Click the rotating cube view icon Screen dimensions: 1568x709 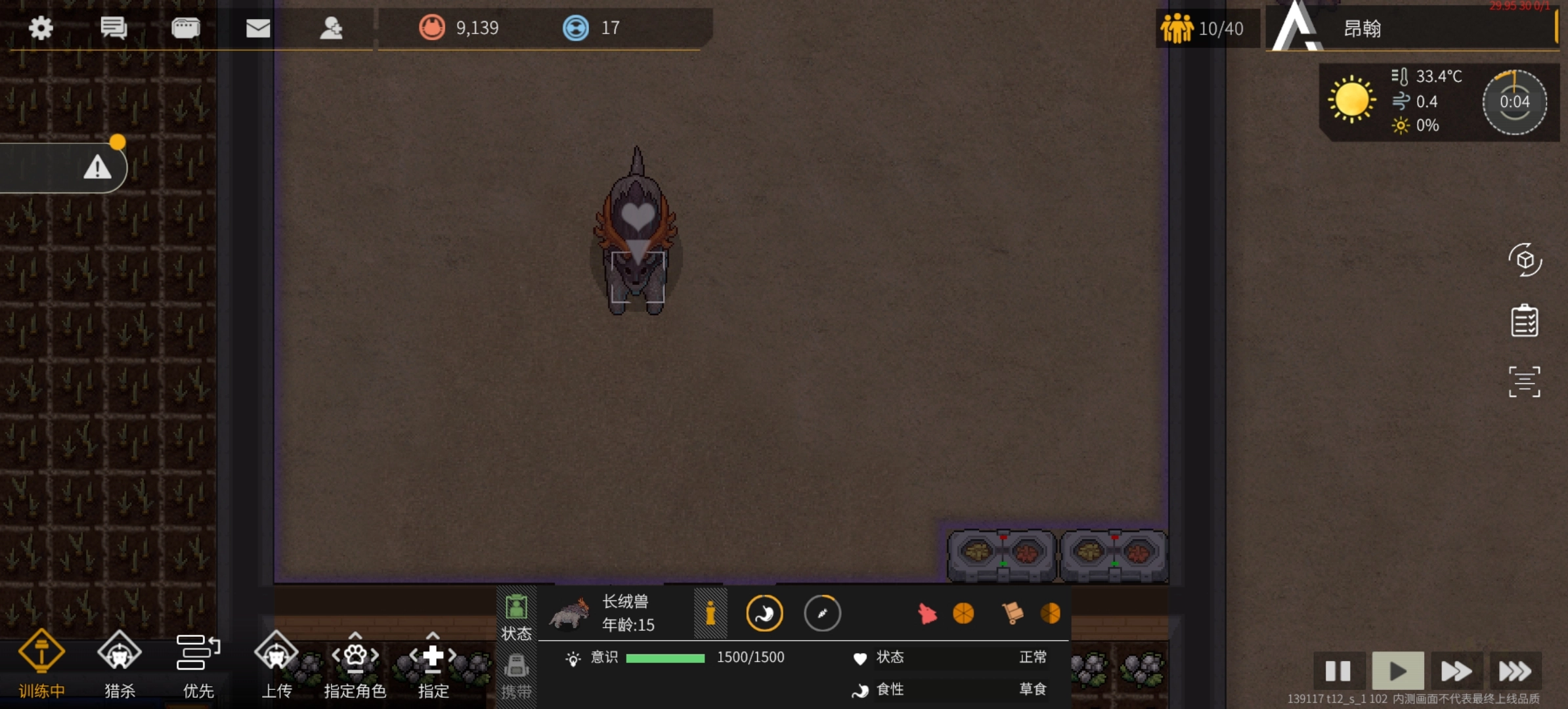point(1524,260)
